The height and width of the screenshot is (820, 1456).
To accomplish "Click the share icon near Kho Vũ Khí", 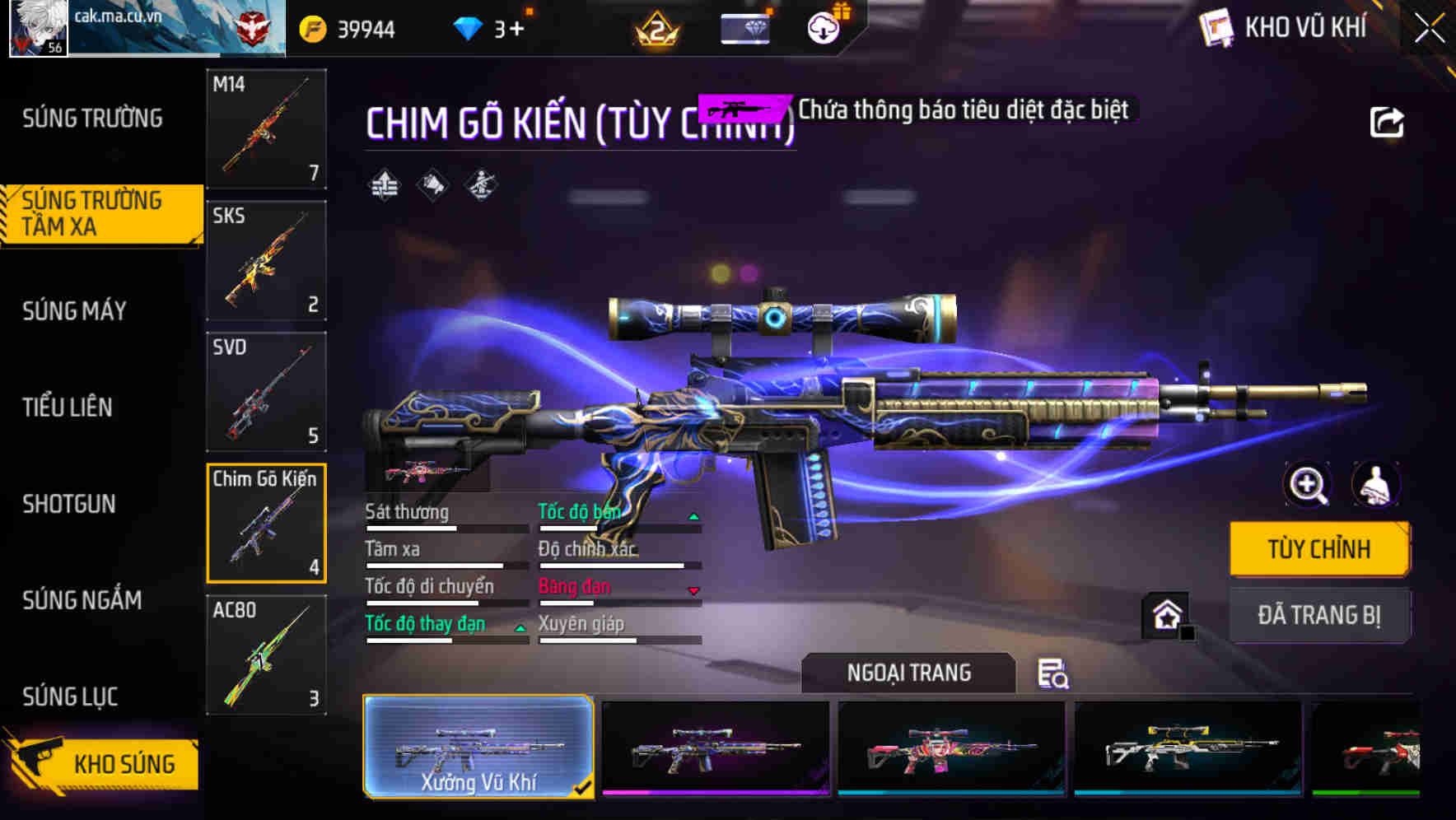I will coord(1388,122).
